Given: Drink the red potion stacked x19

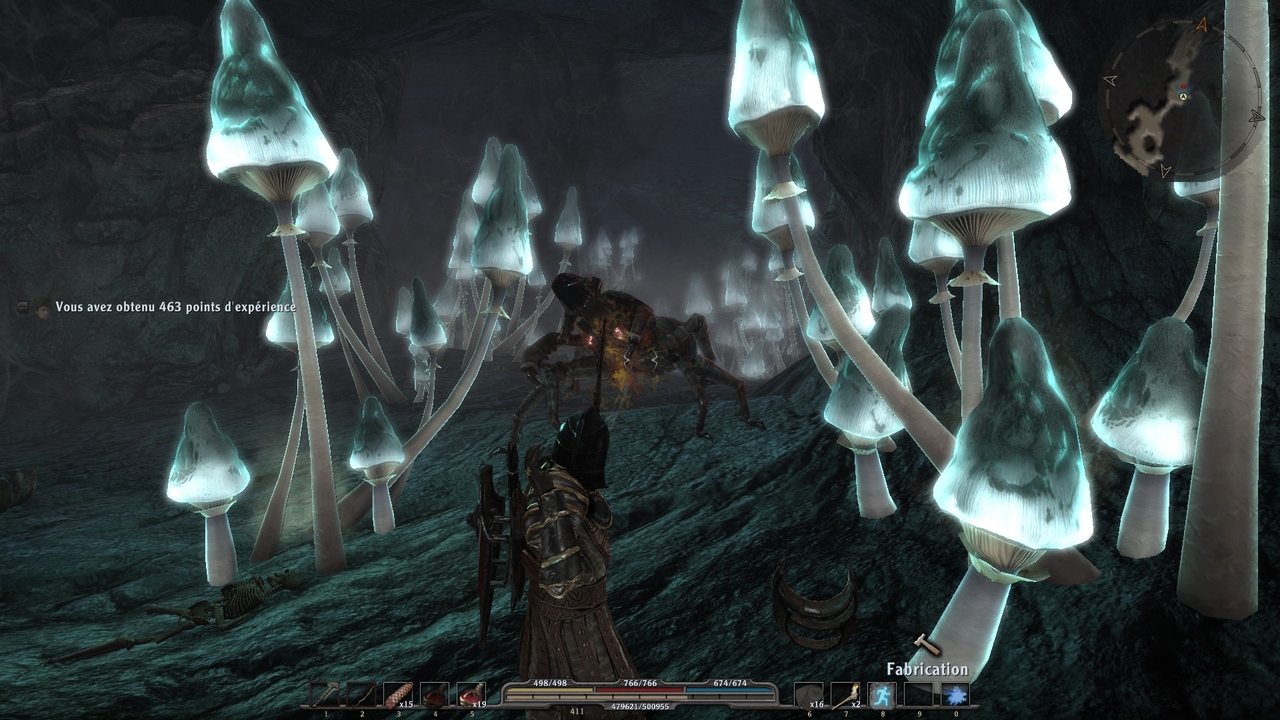Looking at the screenshot, I should [471, 694].
